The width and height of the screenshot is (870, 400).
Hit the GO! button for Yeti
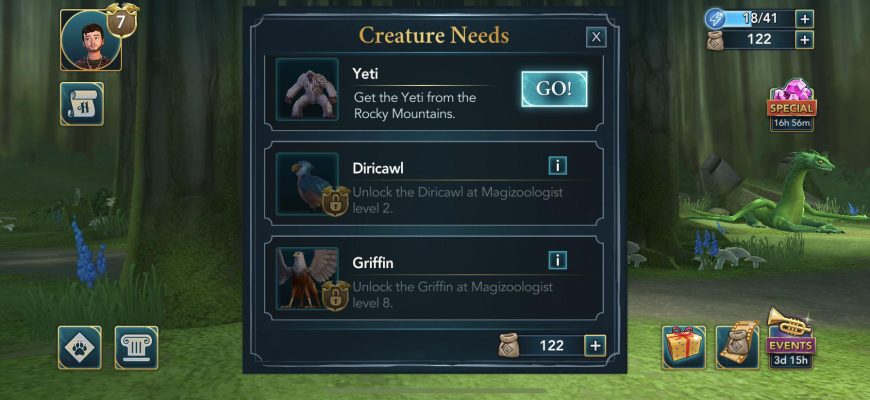click(x=554, y=89)
